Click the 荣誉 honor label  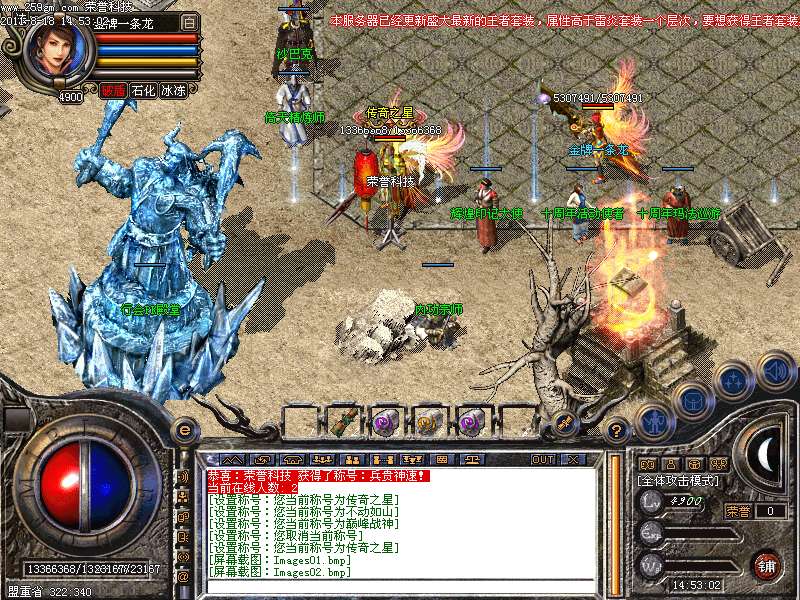tap(738, 511)
